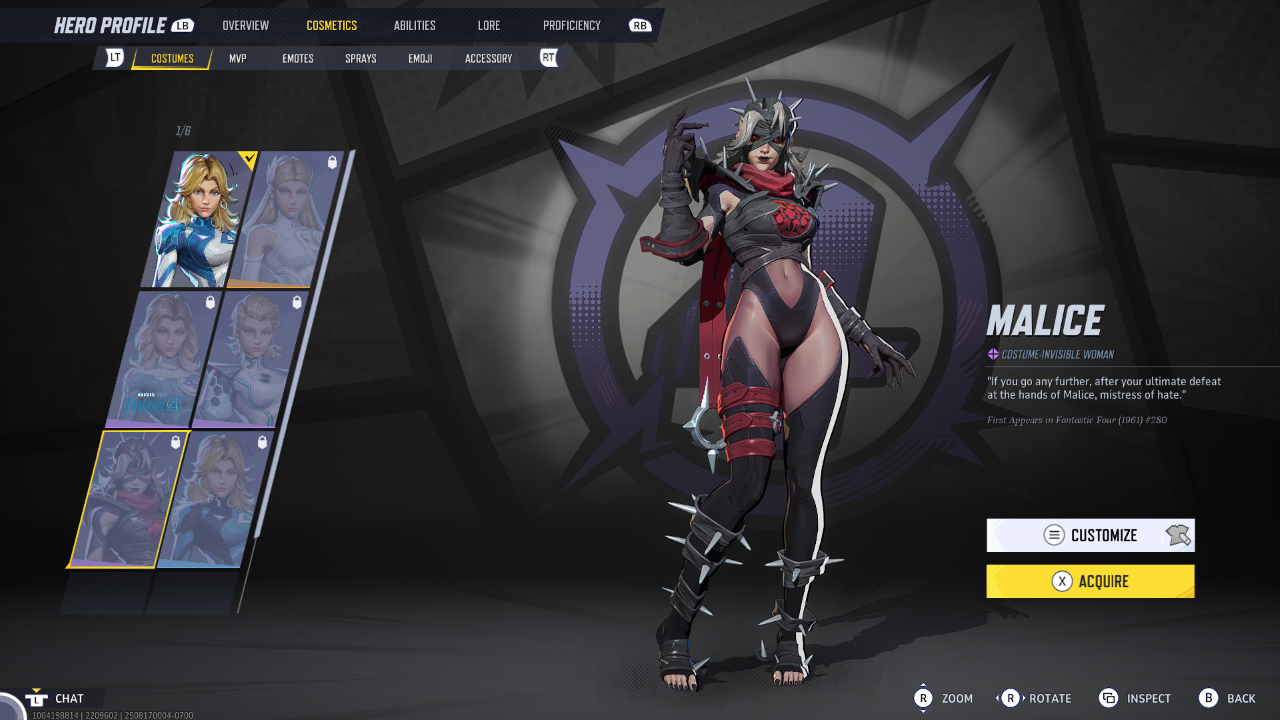Switch to the MVP sub-tab
This screenshot has height=720, width=1280.
point(237,58)
